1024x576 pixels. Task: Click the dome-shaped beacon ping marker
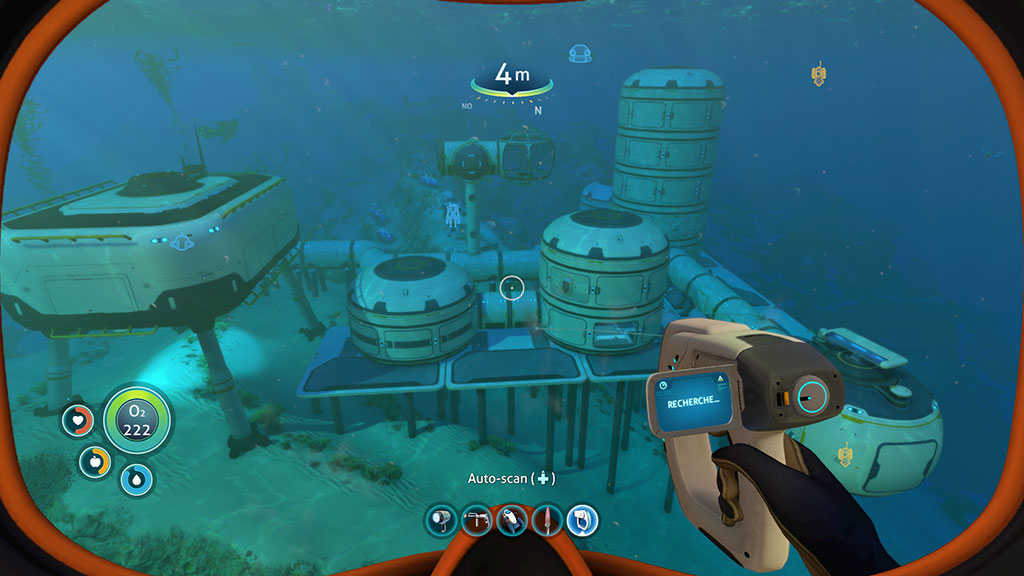pyautogui.click(x=579, y=54)
